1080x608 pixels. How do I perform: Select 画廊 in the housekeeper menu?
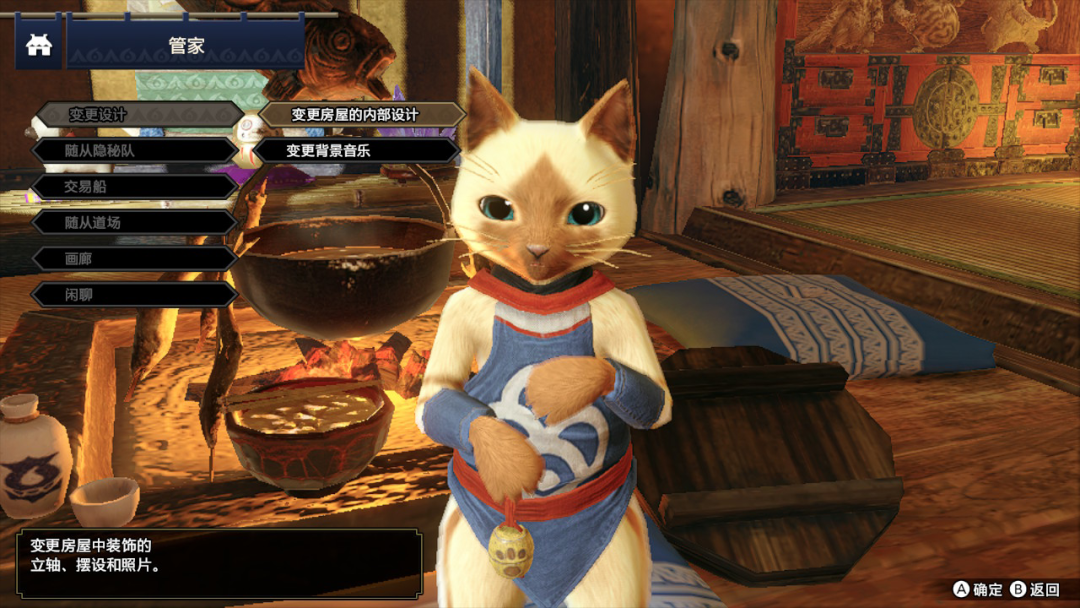coord(136,259)
